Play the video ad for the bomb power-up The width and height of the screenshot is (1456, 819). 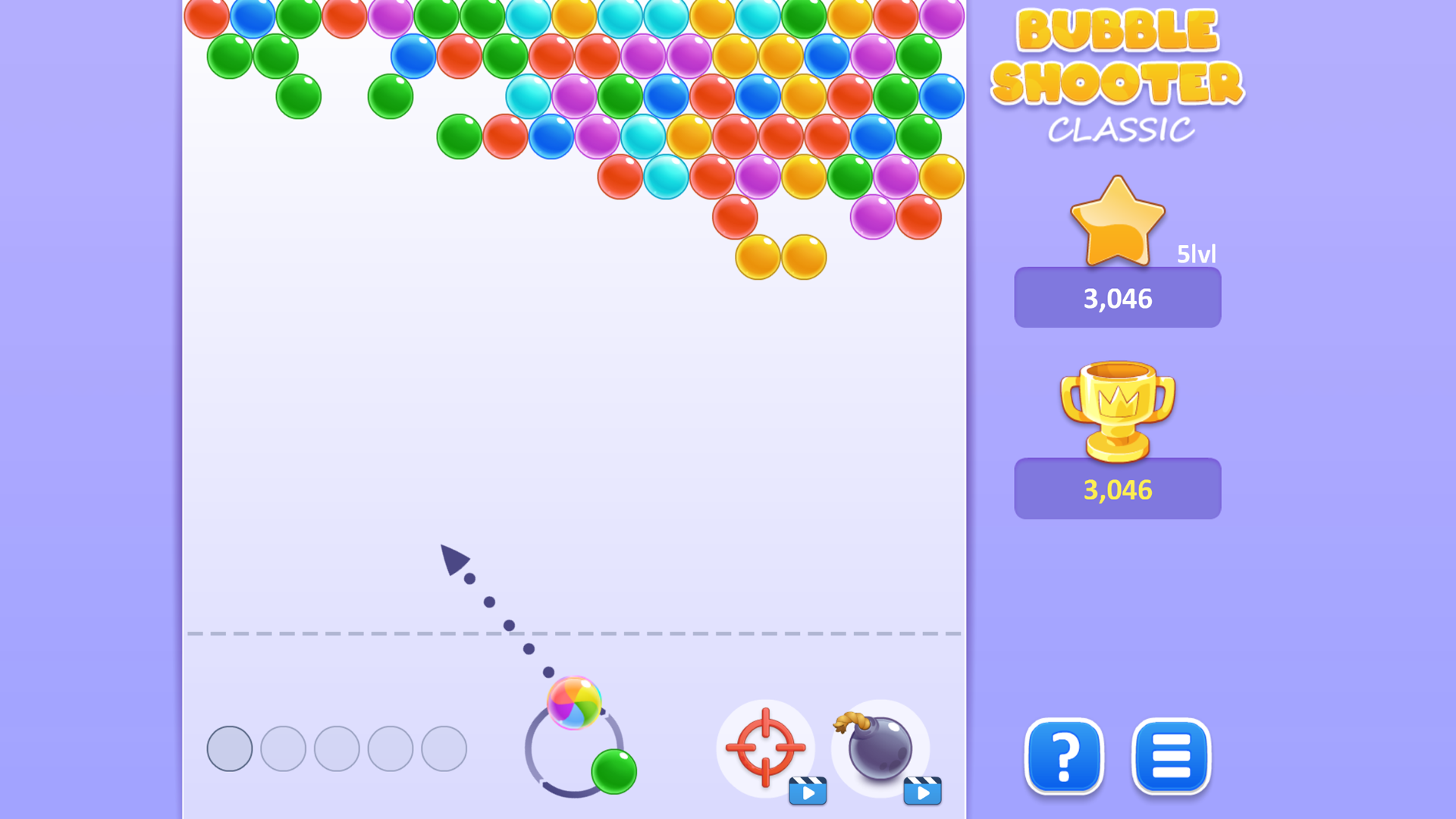tap(924, 790)
